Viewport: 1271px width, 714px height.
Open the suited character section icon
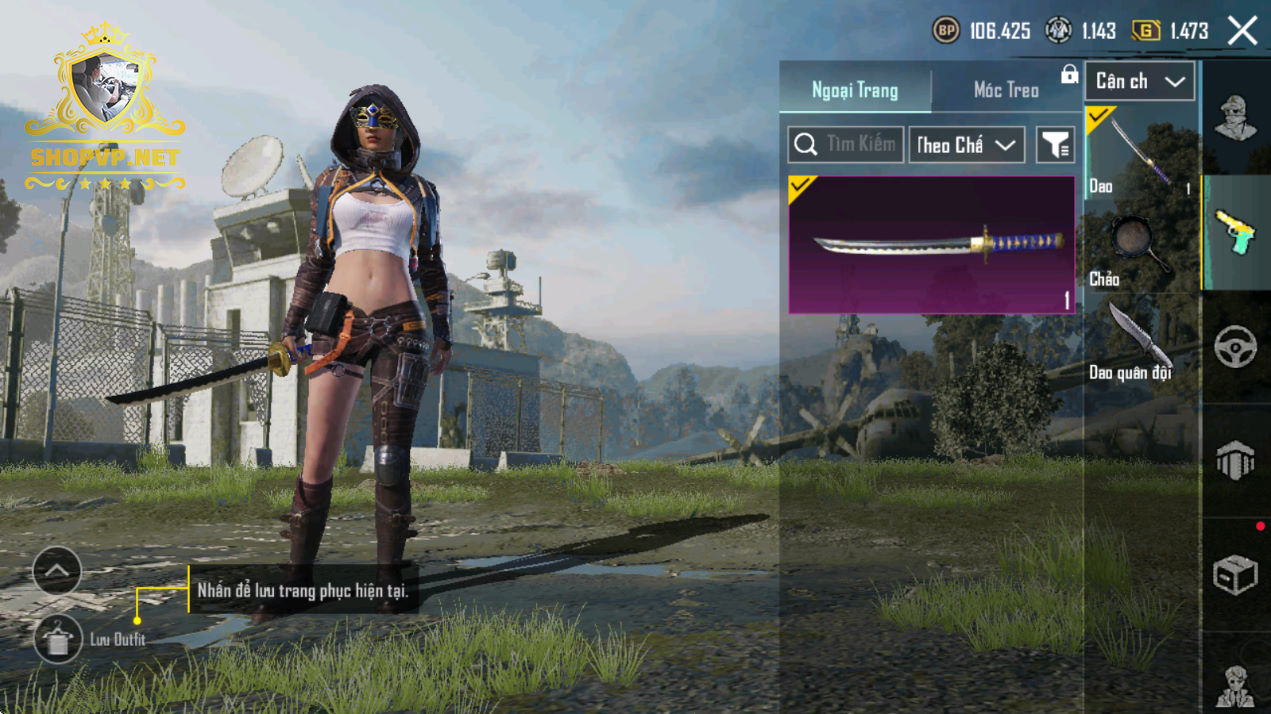click(x=1235, y=684)
